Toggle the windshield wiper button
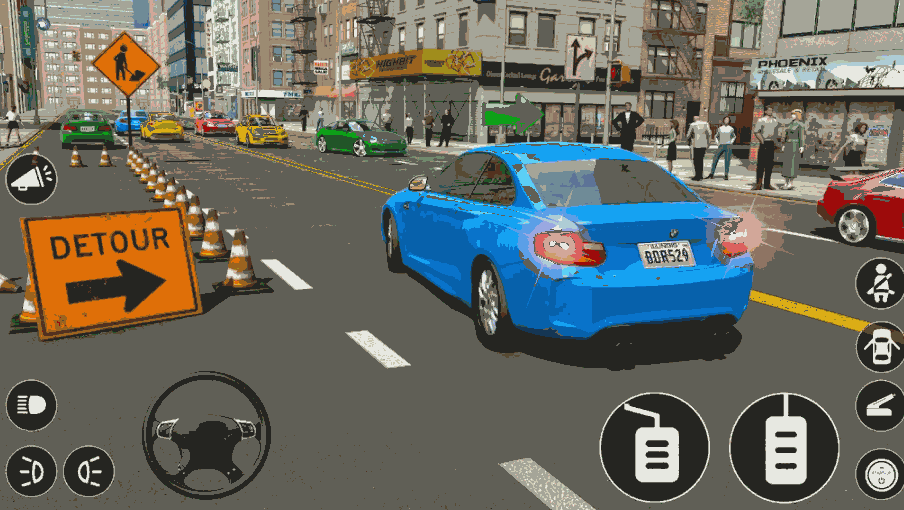904x510 pixels. tap(880, 406)
